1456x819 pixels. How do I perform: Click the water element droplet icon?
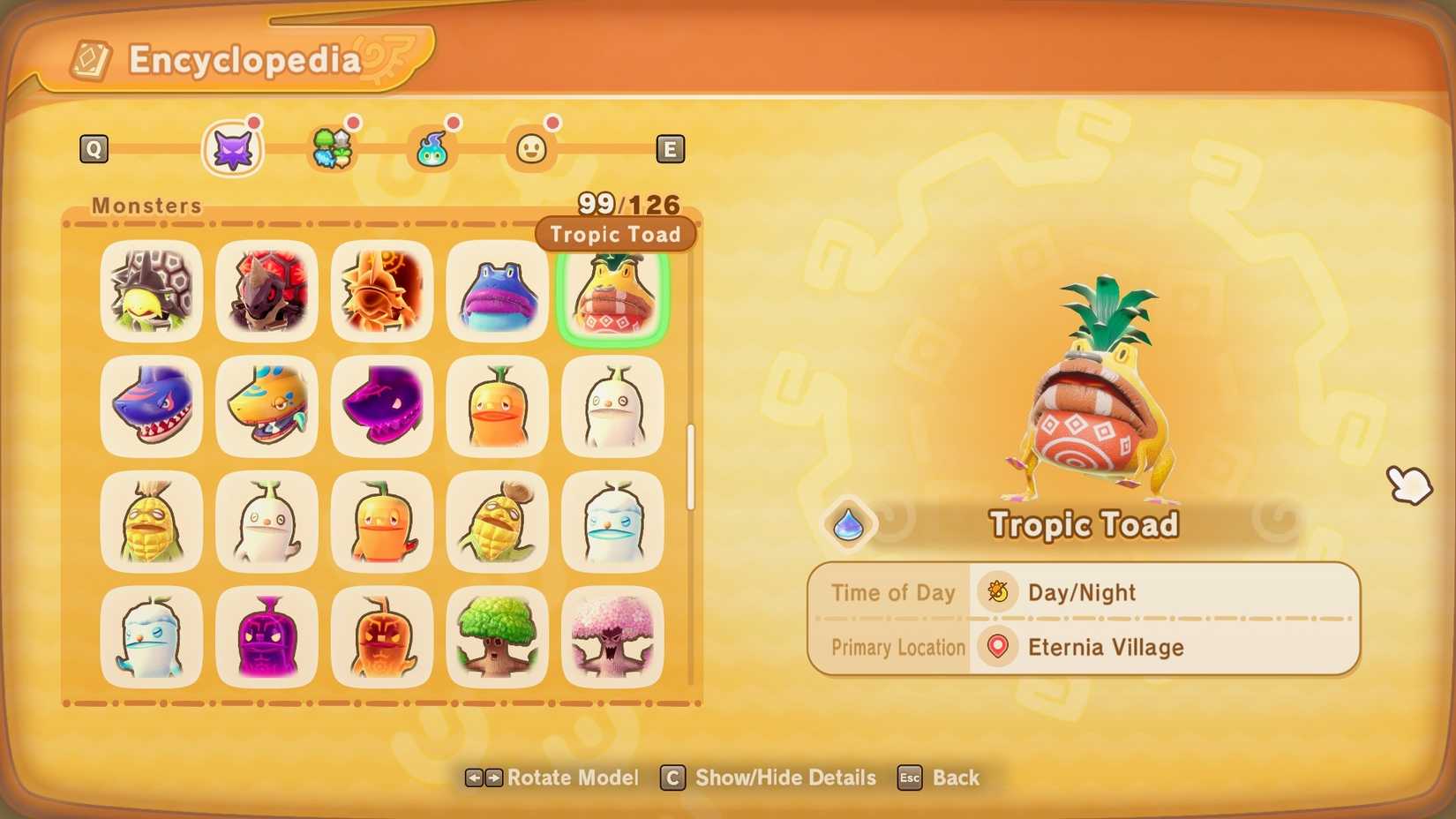(848, 523)
